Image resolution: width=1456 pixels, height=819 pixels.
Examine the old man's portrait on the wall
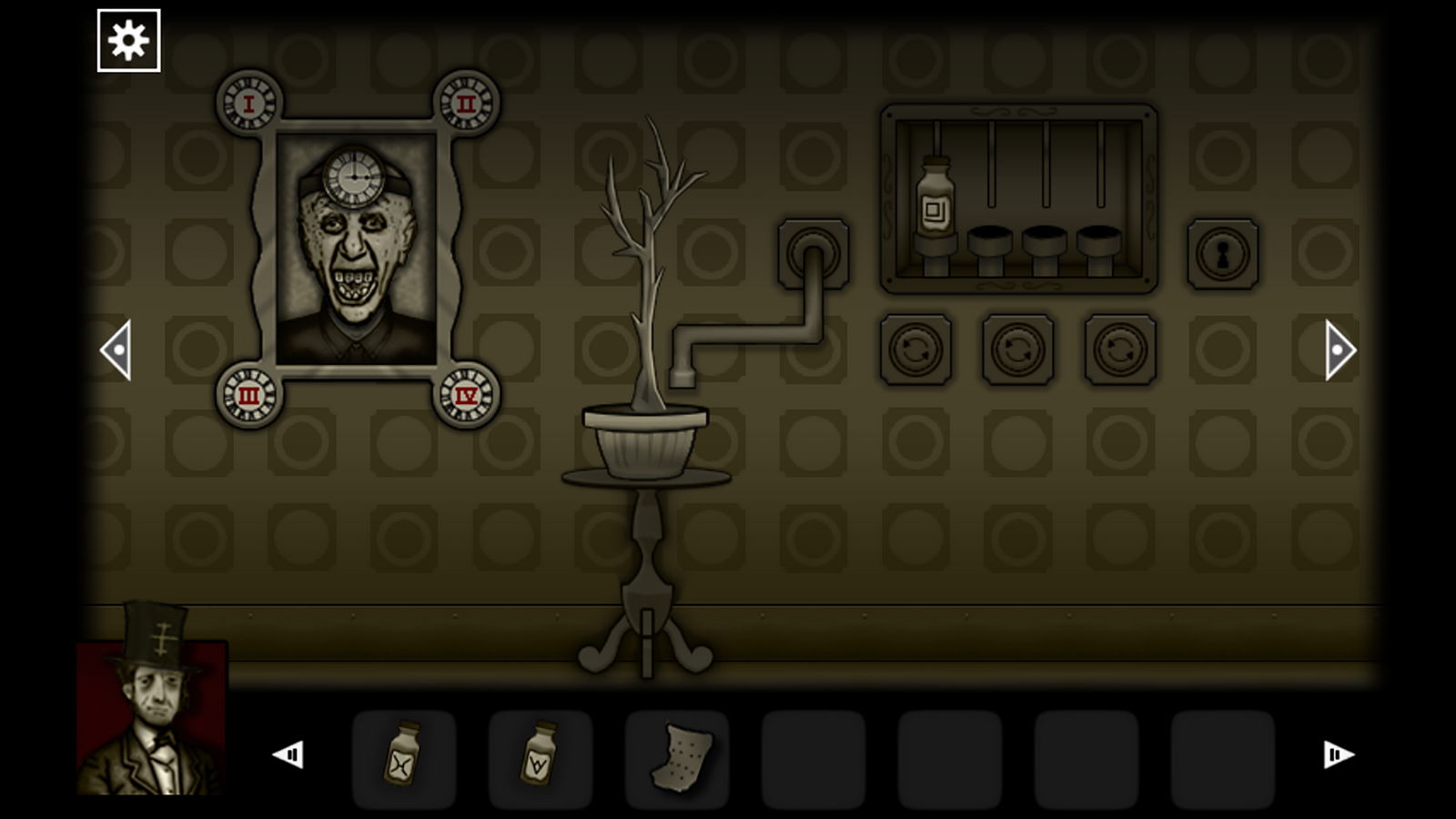355,273
